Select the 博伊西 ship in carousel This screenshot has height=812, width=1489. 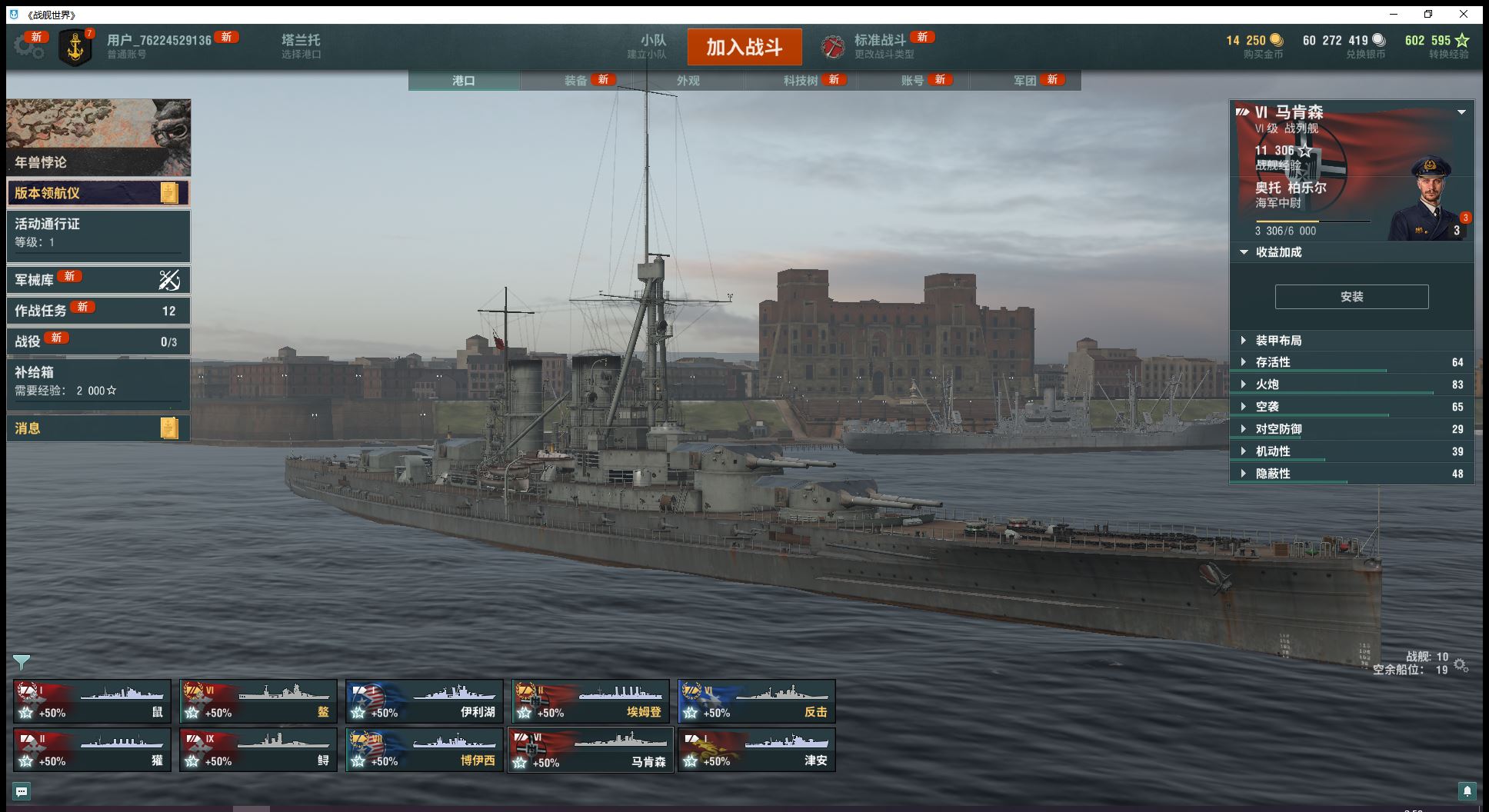tap(425, 750)
